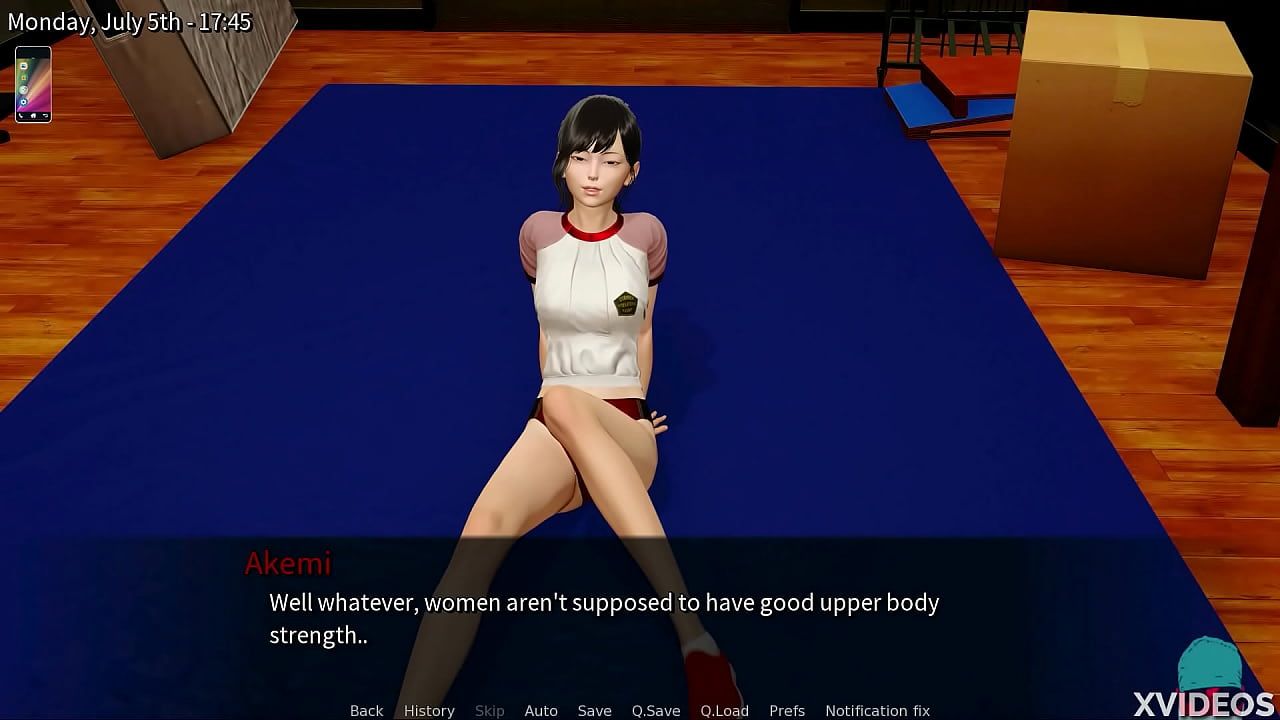Enable Skip mode
Screen dimensions: 1280x720
point(489,710)
